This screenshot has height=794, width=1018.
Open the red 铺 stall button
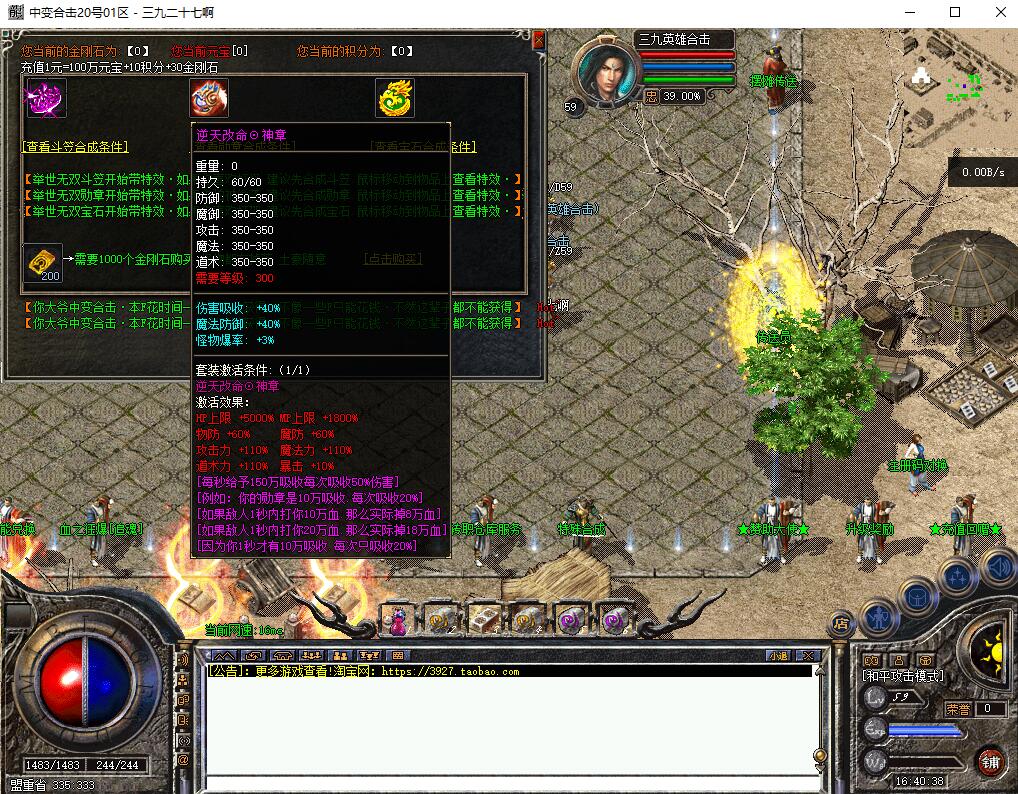[990, 761]
